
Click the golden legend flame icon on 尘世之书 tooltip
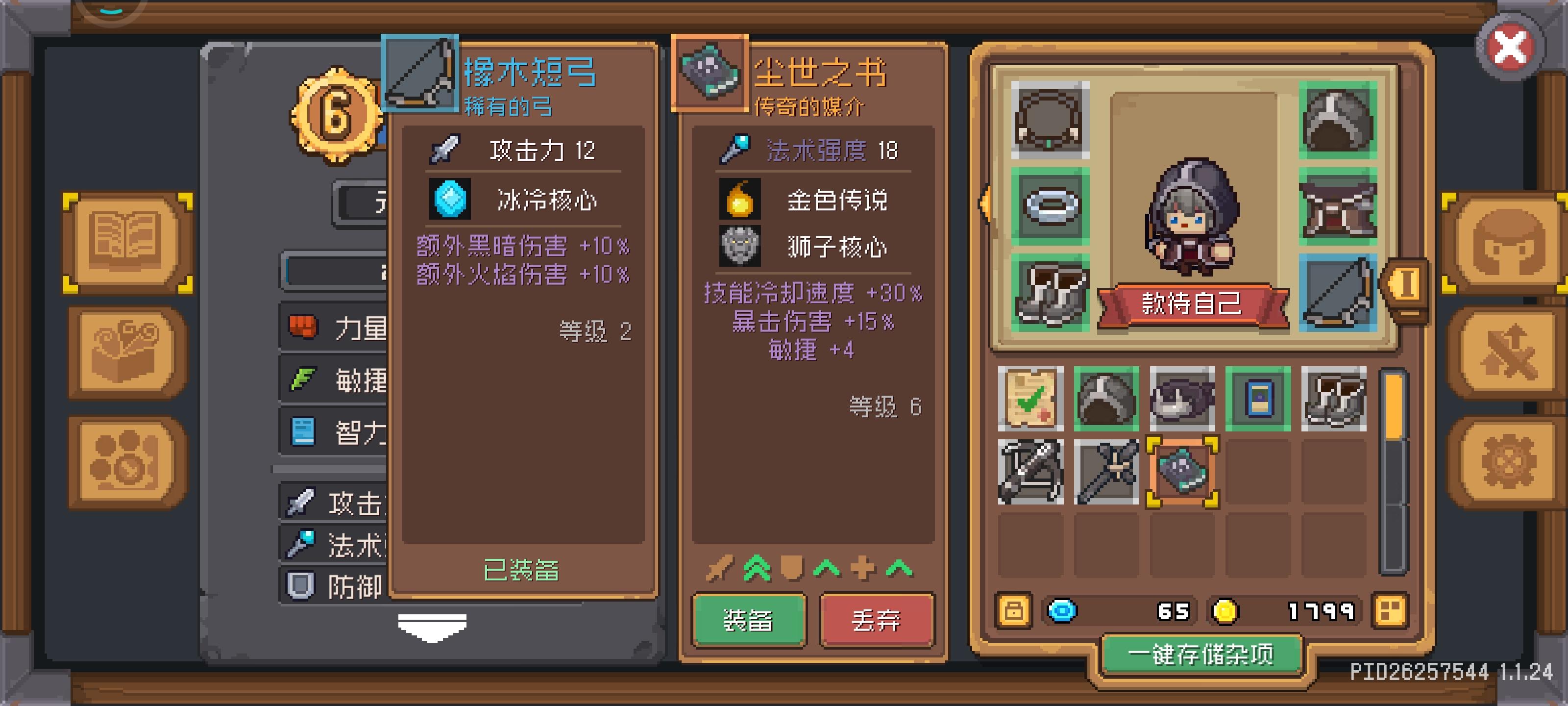click(740, 199)
